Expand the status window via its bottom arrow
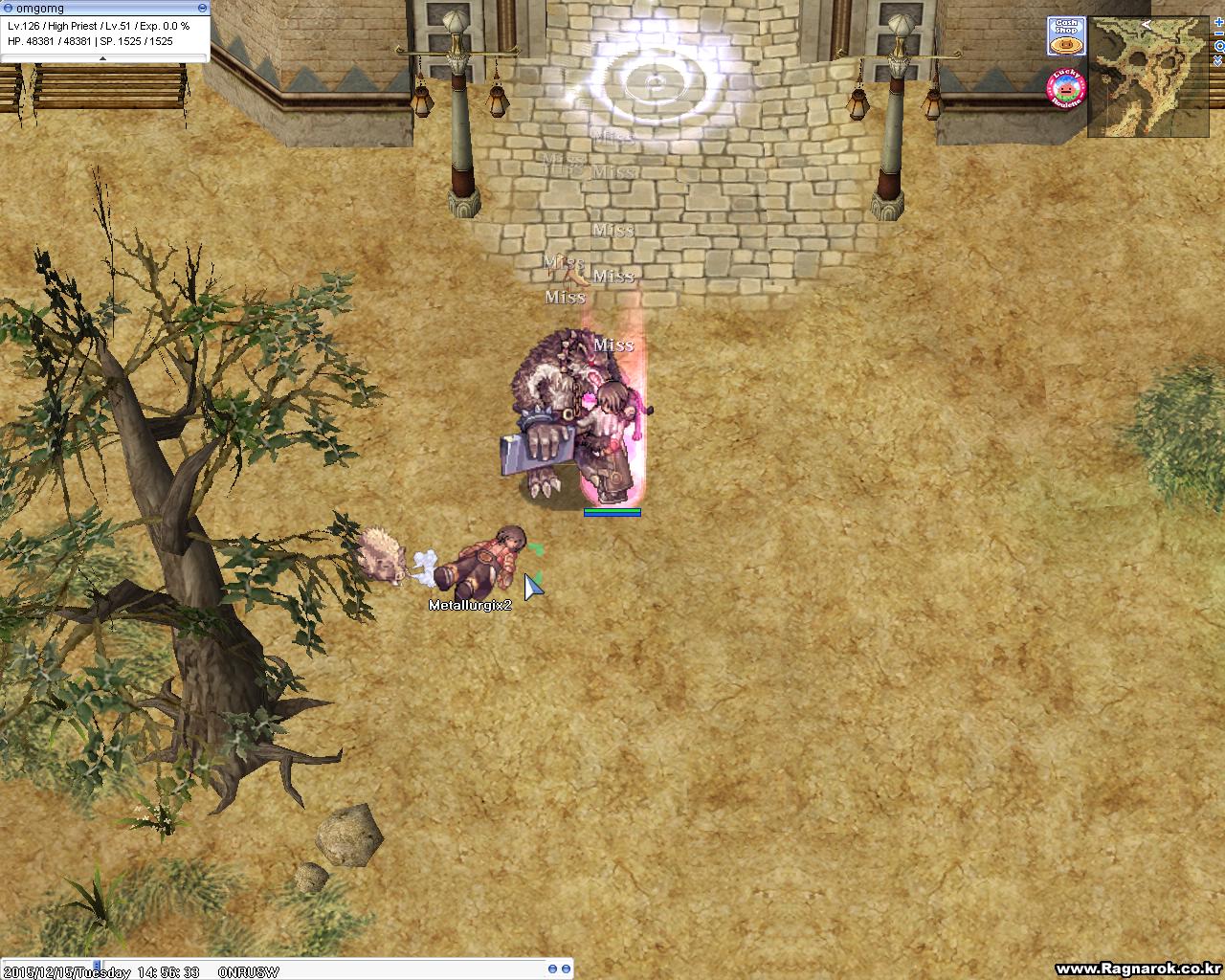Viewport: 1225px width, 980px height. coord(103,58)
